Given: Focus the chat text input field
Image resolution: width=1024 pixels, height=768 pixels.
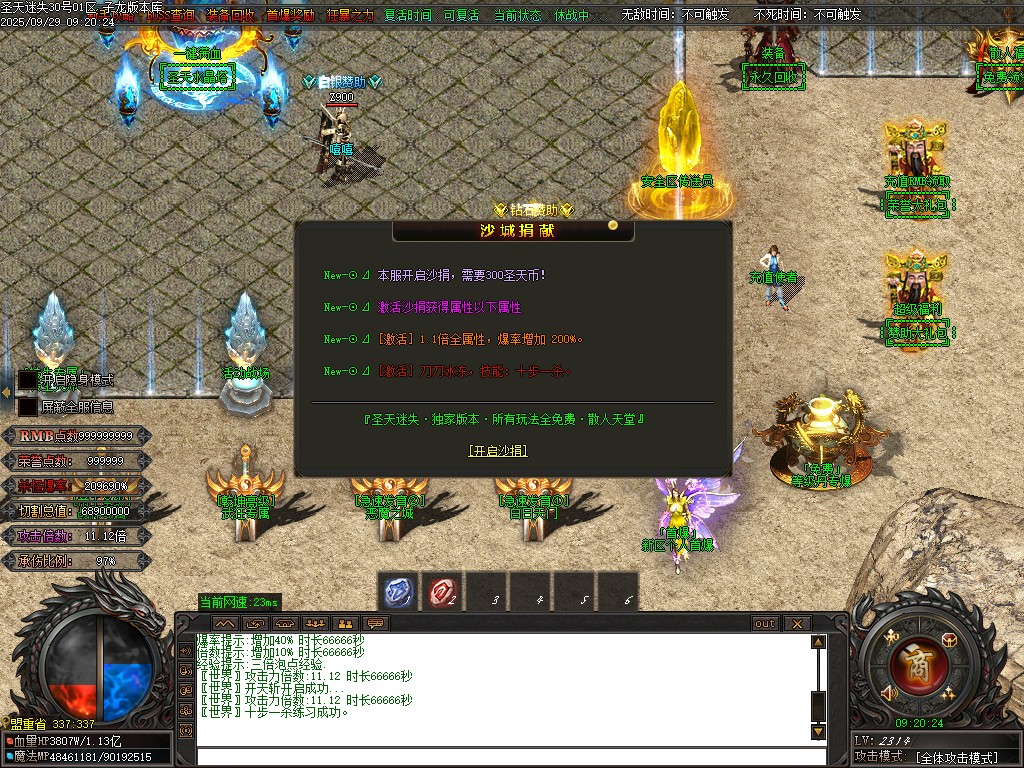Looking at the screenshot, I should pyautogui.click(x=500, y=756).
